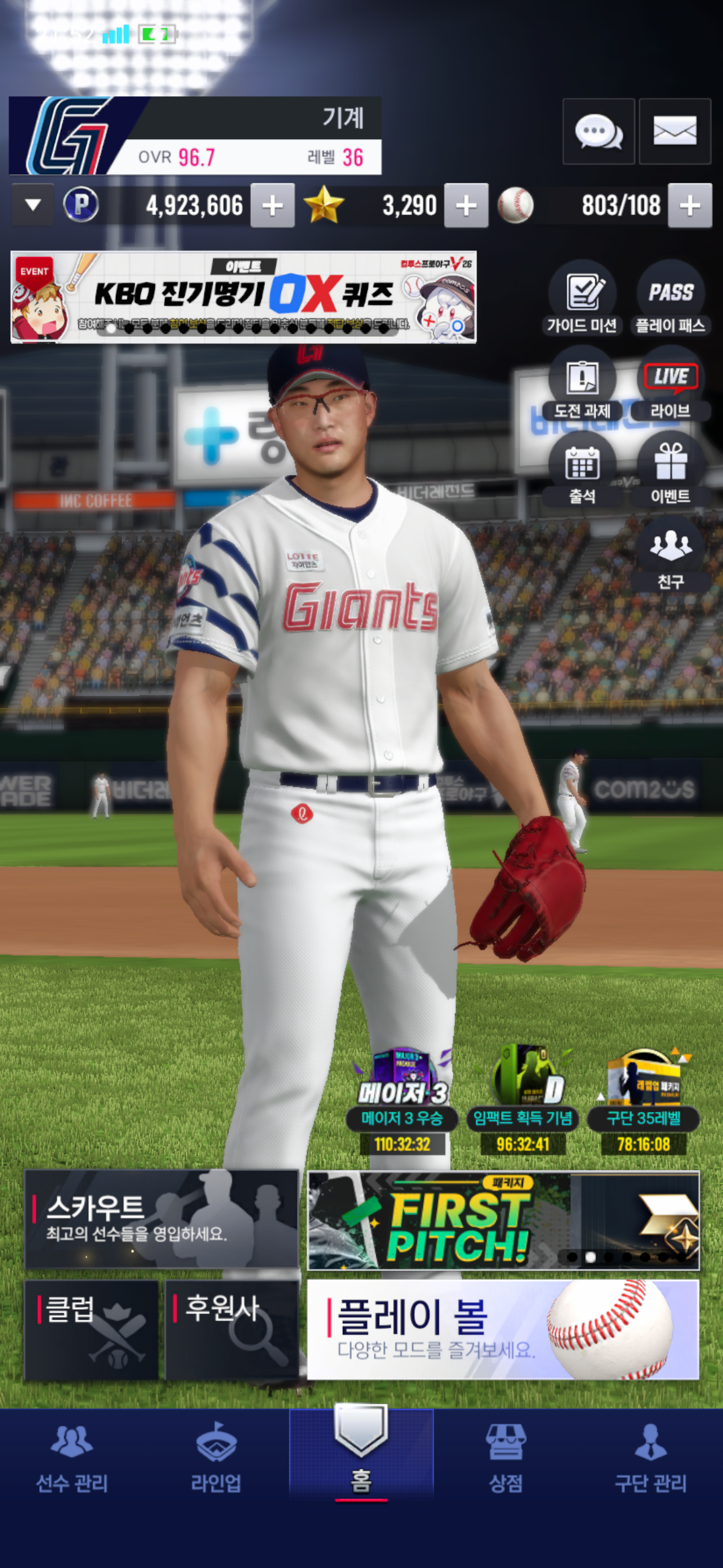This screenshot has width=723, height=1568.
Task: Open the 스카우트 scout panel
Action: (x=161, y=1219)
